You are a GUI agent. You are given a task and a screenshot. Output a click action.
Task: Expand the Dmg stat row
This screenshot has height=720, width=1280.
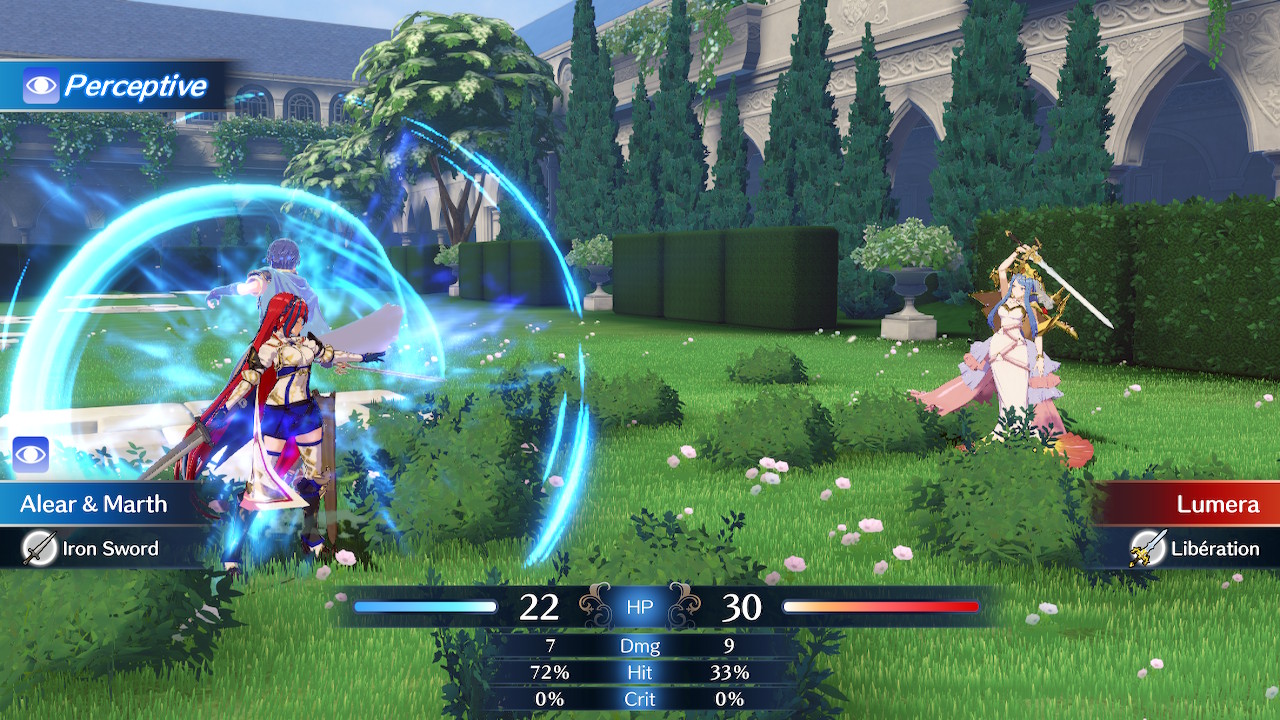pyautogui.click(x=639, y=646)
